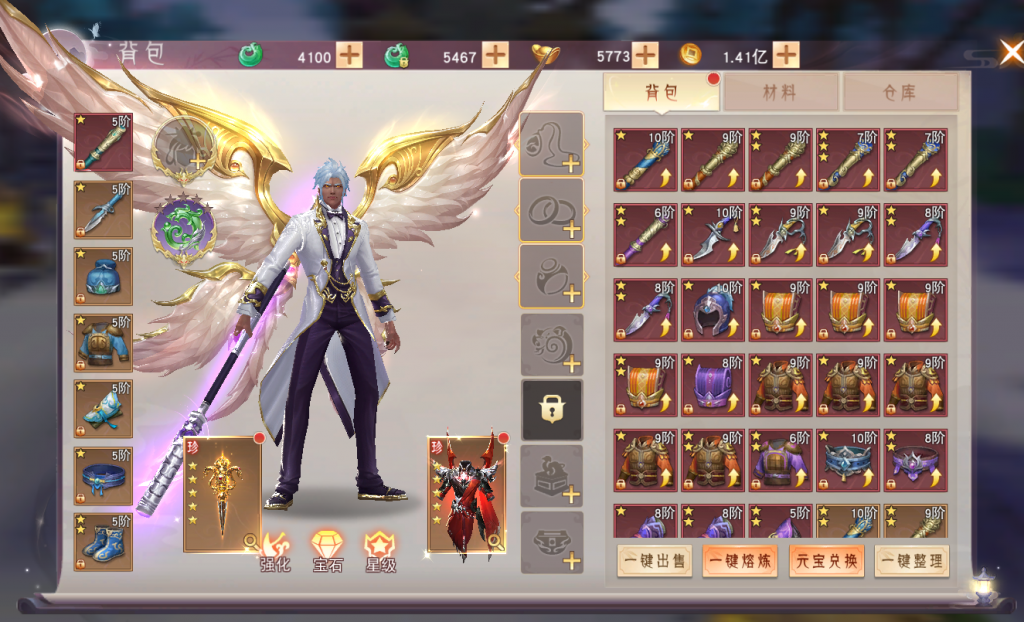Activate the 一键熔炼 button
The width and height of the screenshot is (1024, 622).
[740, 560]
